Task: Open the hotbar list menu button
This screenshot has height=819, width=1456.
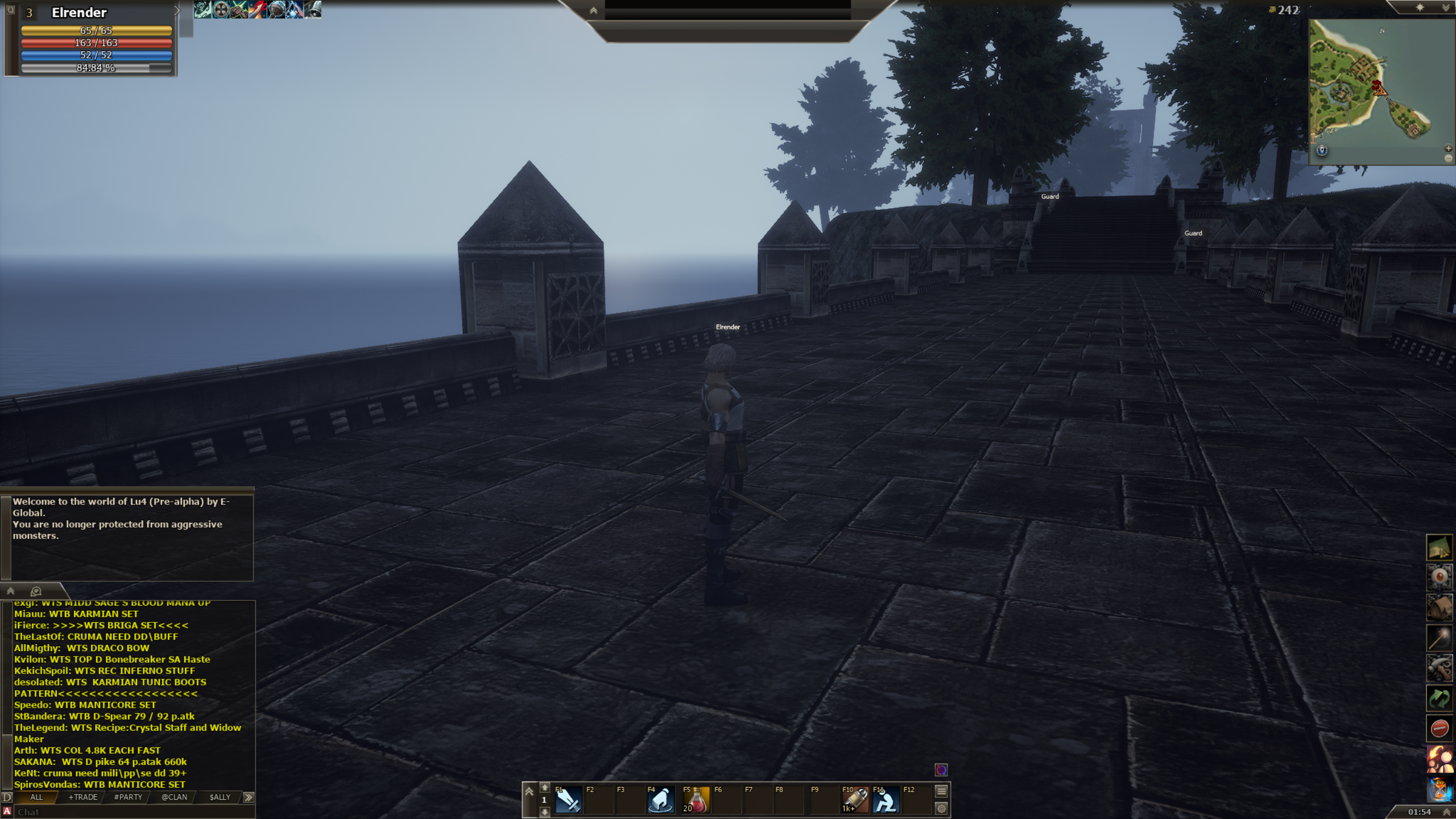Action: [x=941, y=791]
